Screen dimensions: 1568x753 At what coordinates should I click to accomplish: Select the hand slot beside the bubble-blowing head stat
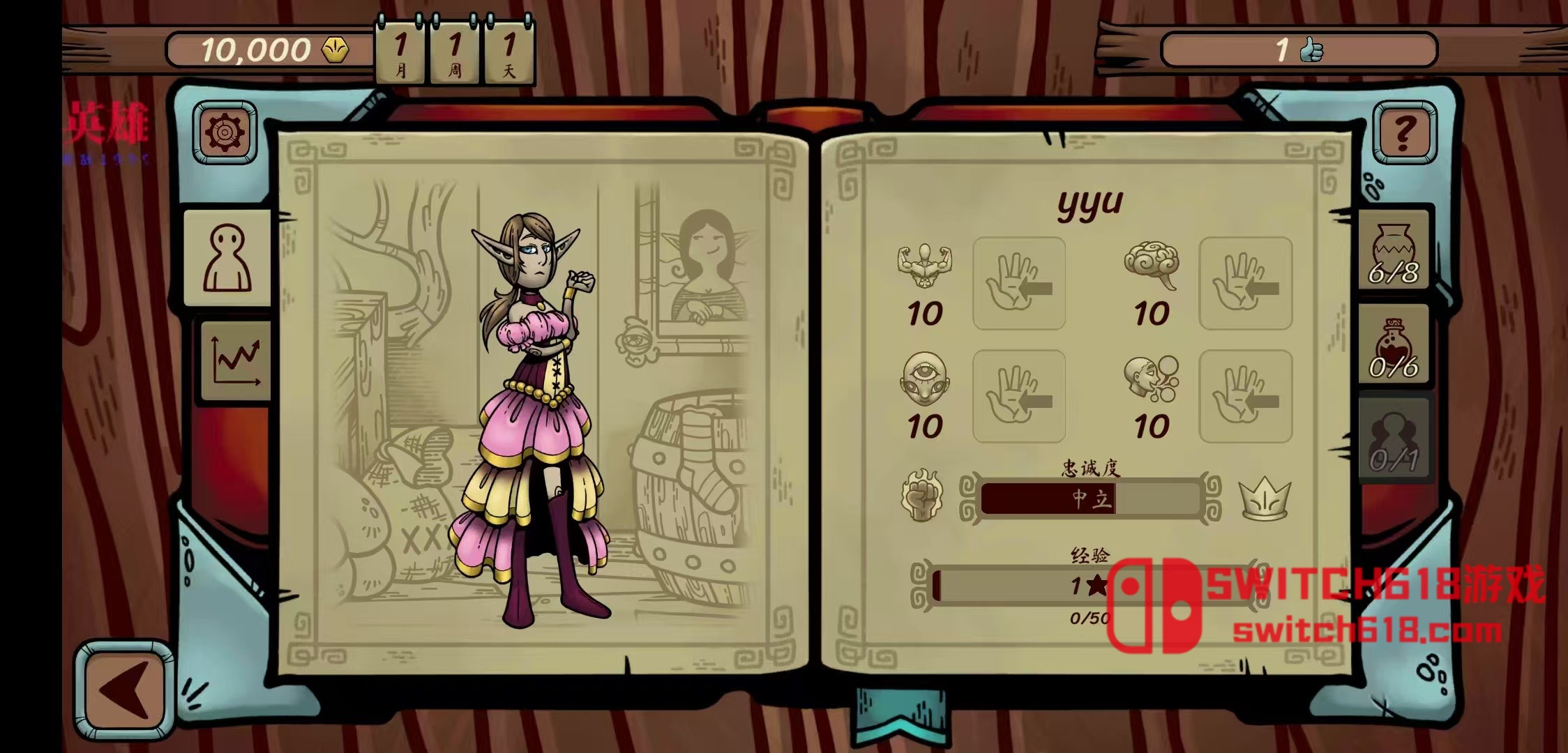pyautogui.click(x=1245, y=396)
